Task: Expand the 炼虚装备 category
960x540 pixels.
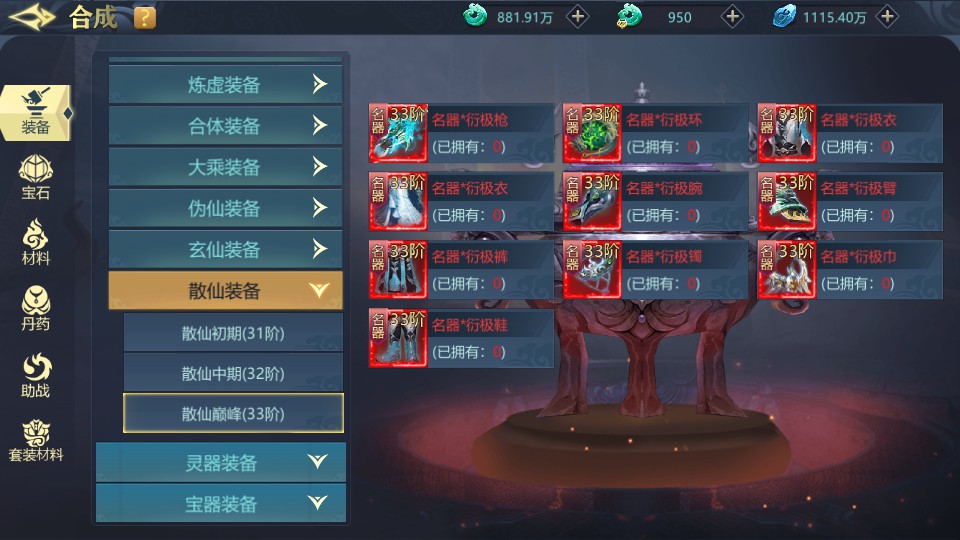Action: (225, 85)
